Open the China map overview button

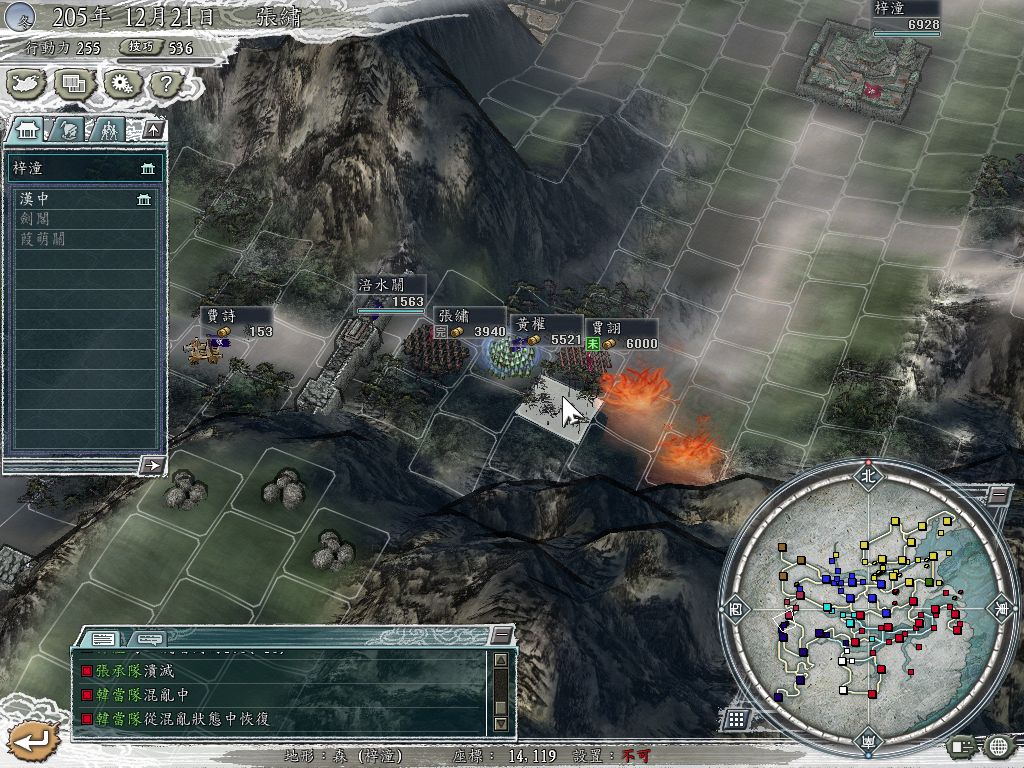[x=27, y=85]
